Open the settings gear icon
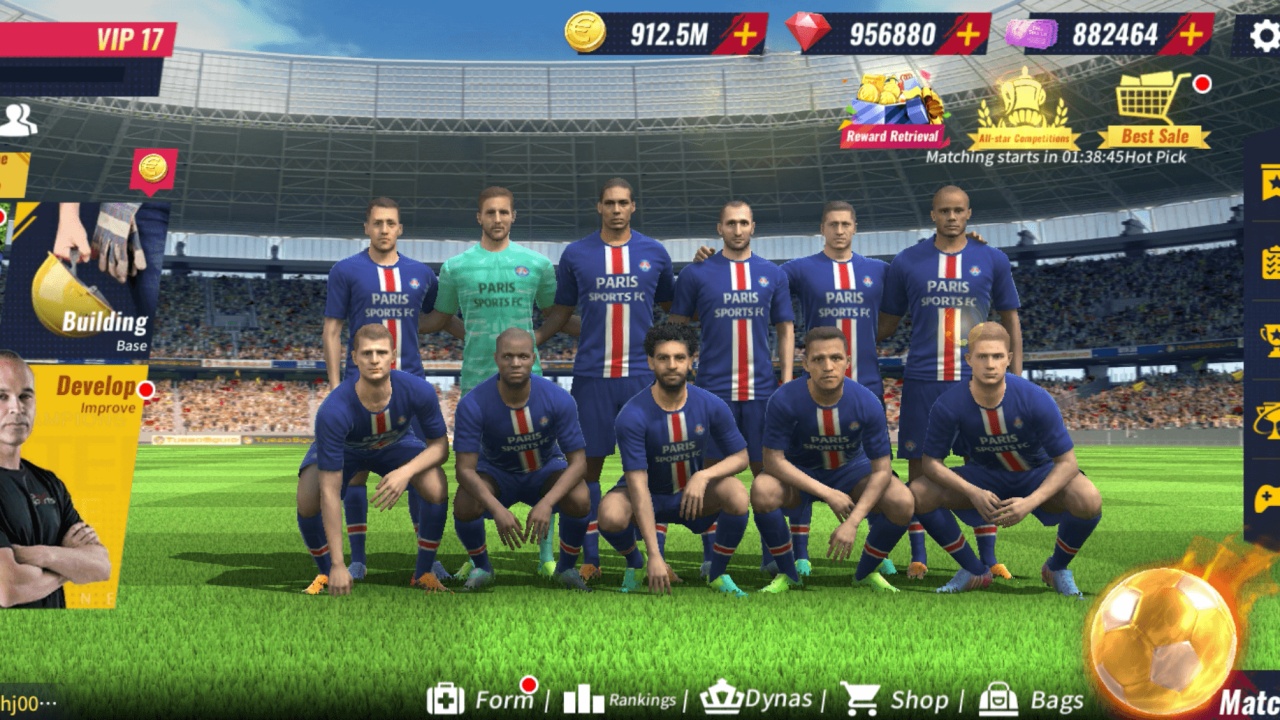1280x720 pixels. 1264,36
